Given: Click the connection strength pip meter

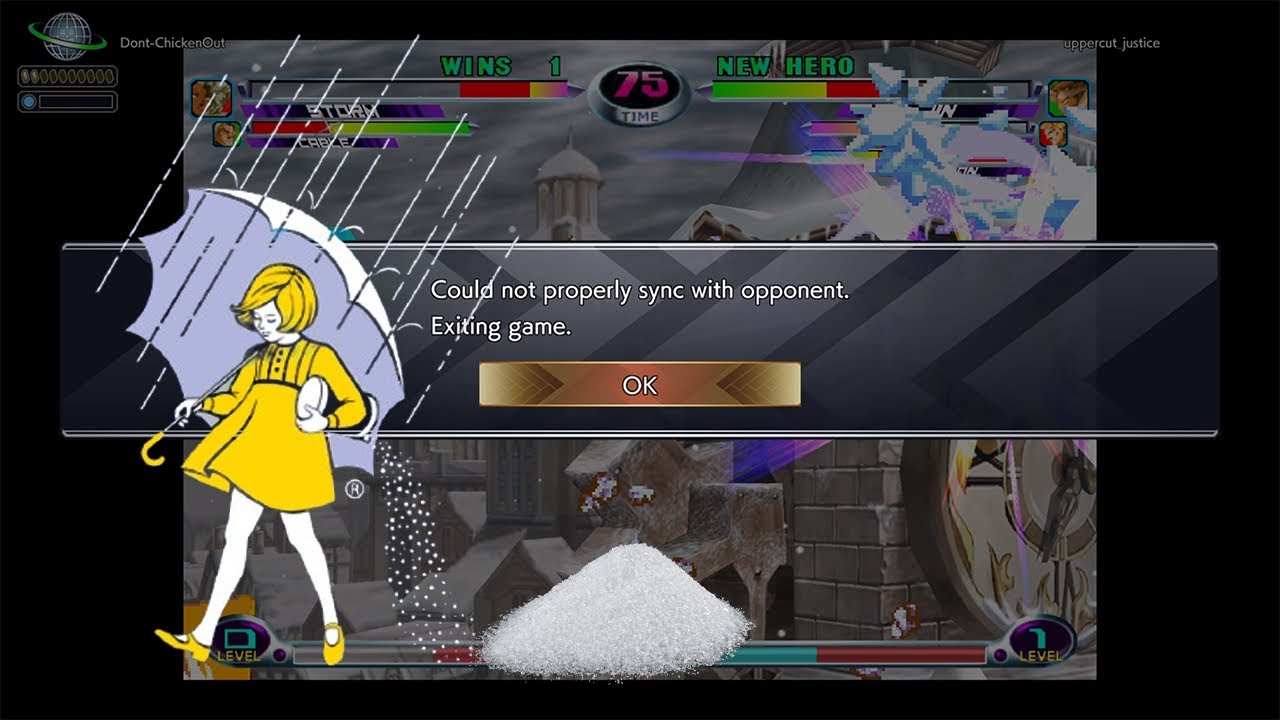Looking at the screenshot, I should coord(66,77).
